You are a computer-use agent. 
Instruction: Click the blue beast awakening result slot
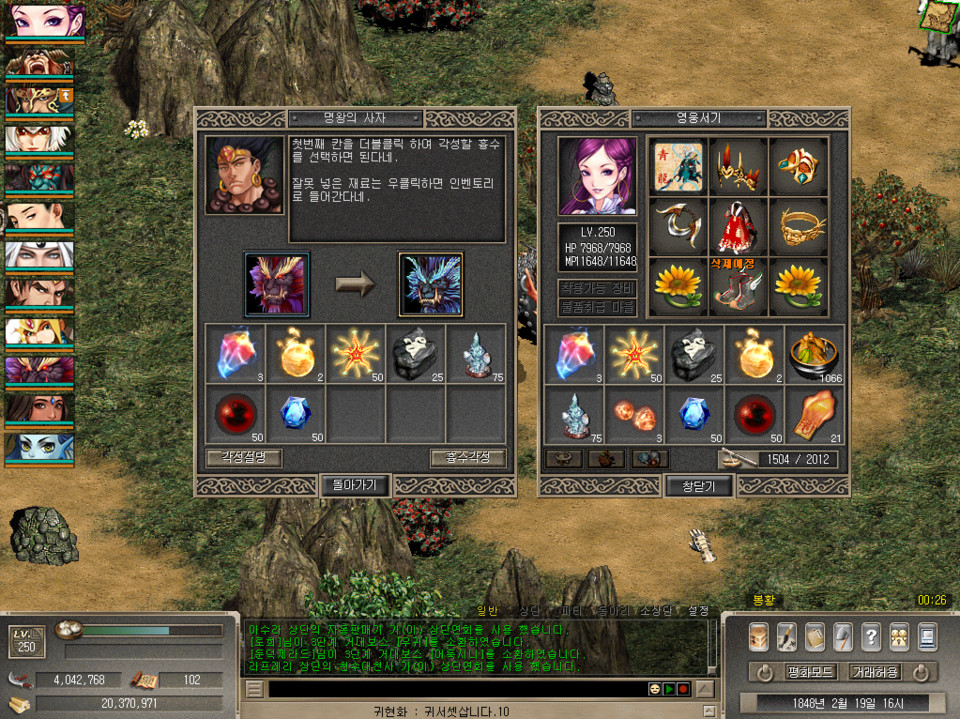[x=431, y=284]
